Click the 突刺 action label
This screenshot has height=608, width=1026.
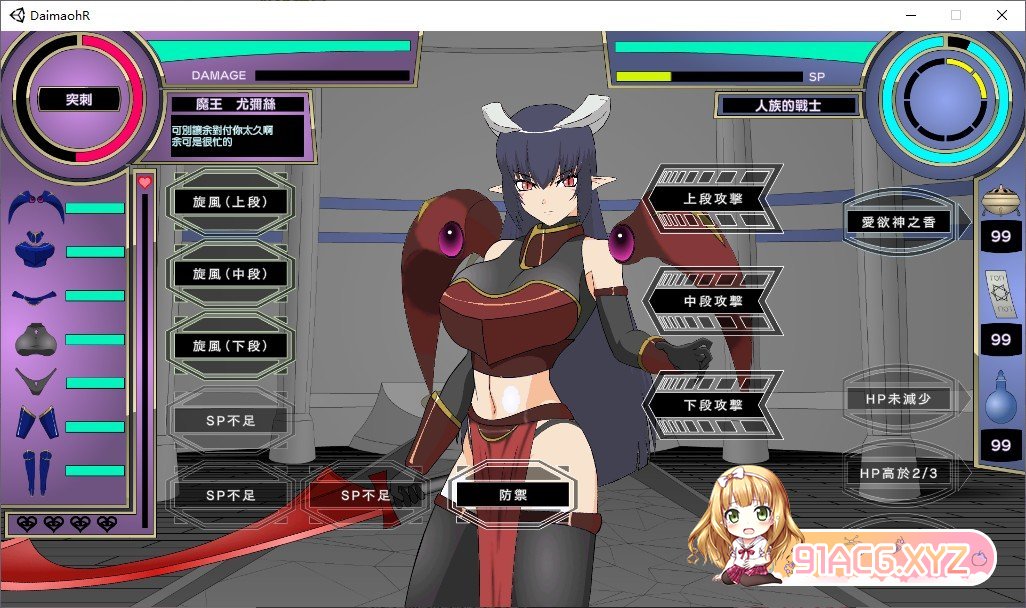[78, 100]
